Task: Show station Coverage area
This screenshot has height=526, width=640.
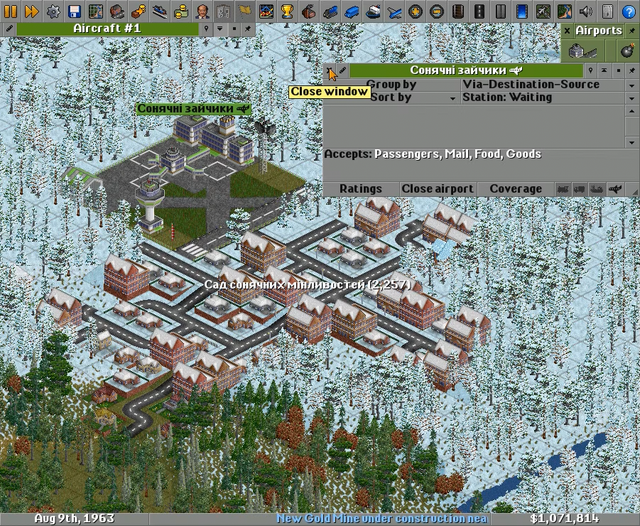Action: click(516, 188)
